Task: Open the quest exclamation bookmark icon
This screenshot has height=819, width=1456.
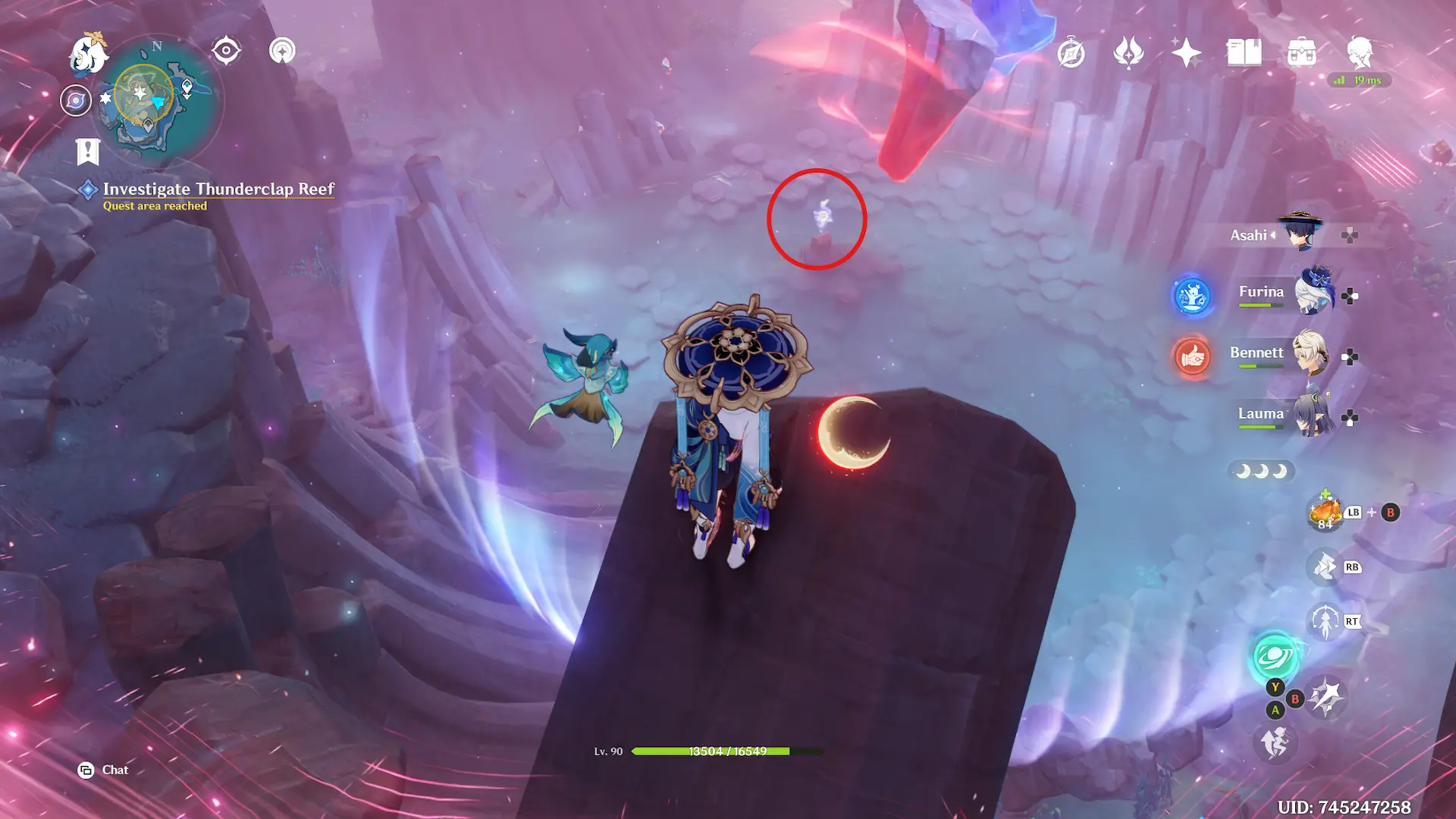Action: (x=88, y=152)
